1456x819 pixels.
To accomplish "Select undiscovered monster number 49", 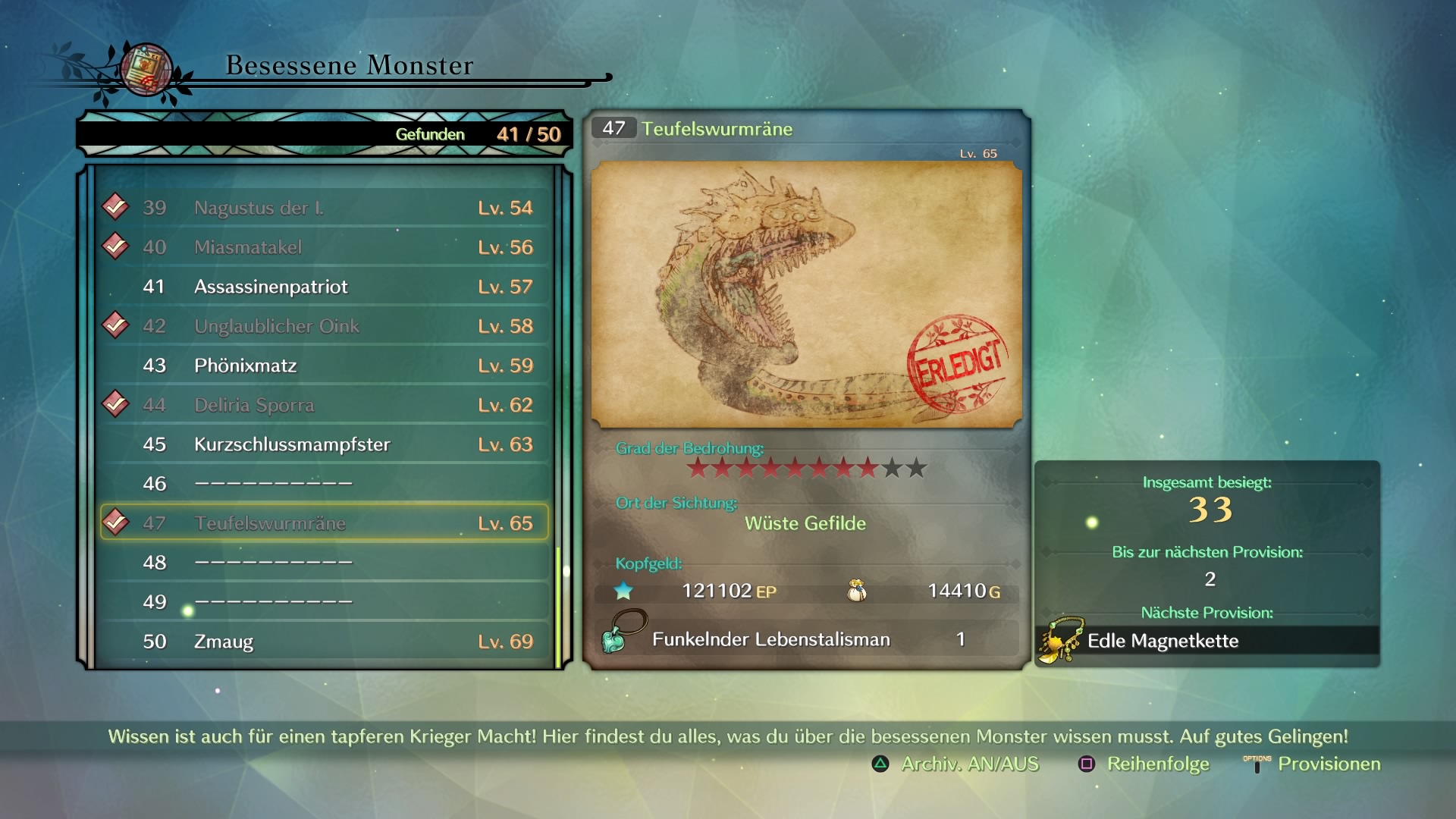I will click(x=325, y=602).
